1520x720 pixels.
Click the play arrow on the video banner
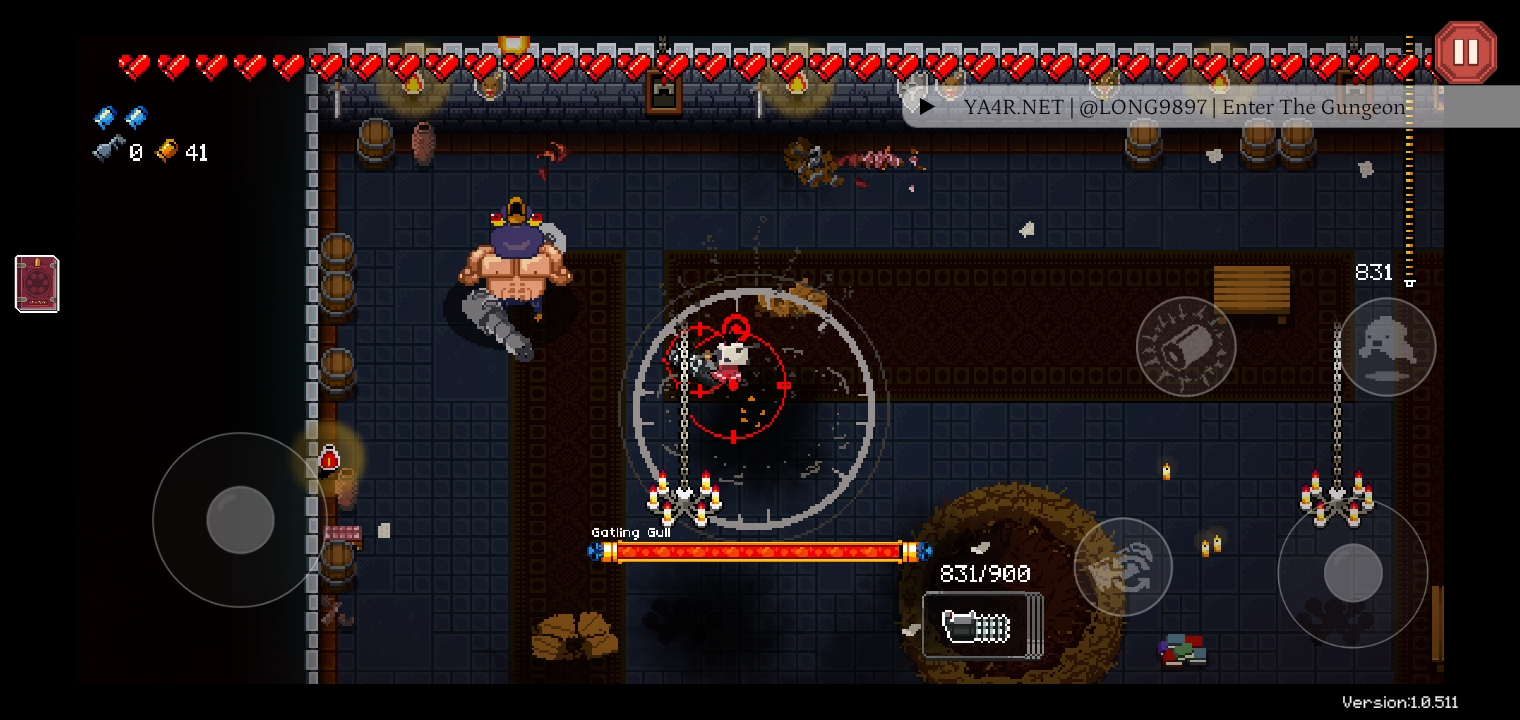click(928, 107)
